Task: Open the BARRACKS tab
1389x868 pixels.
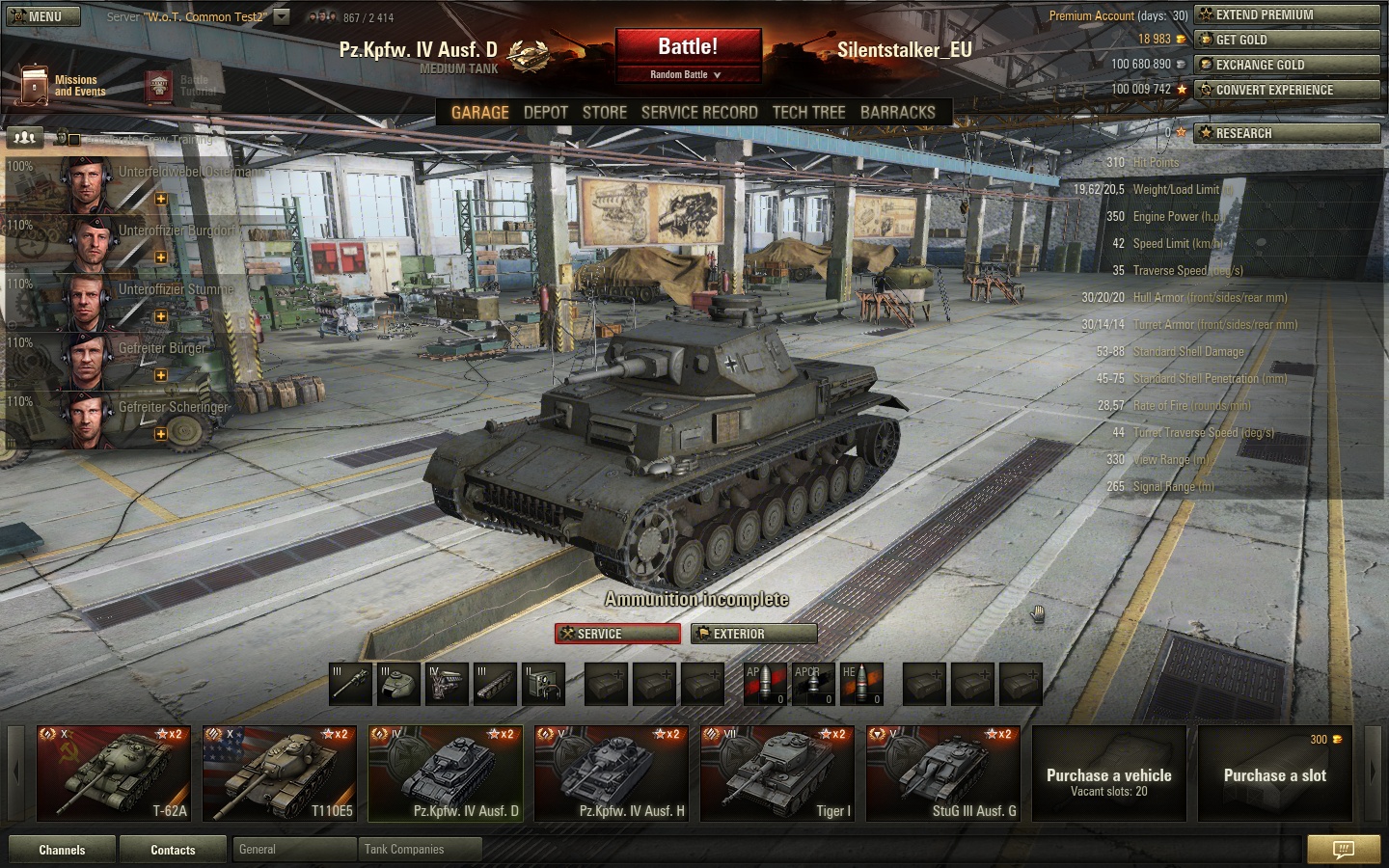Action: [897, 112]
